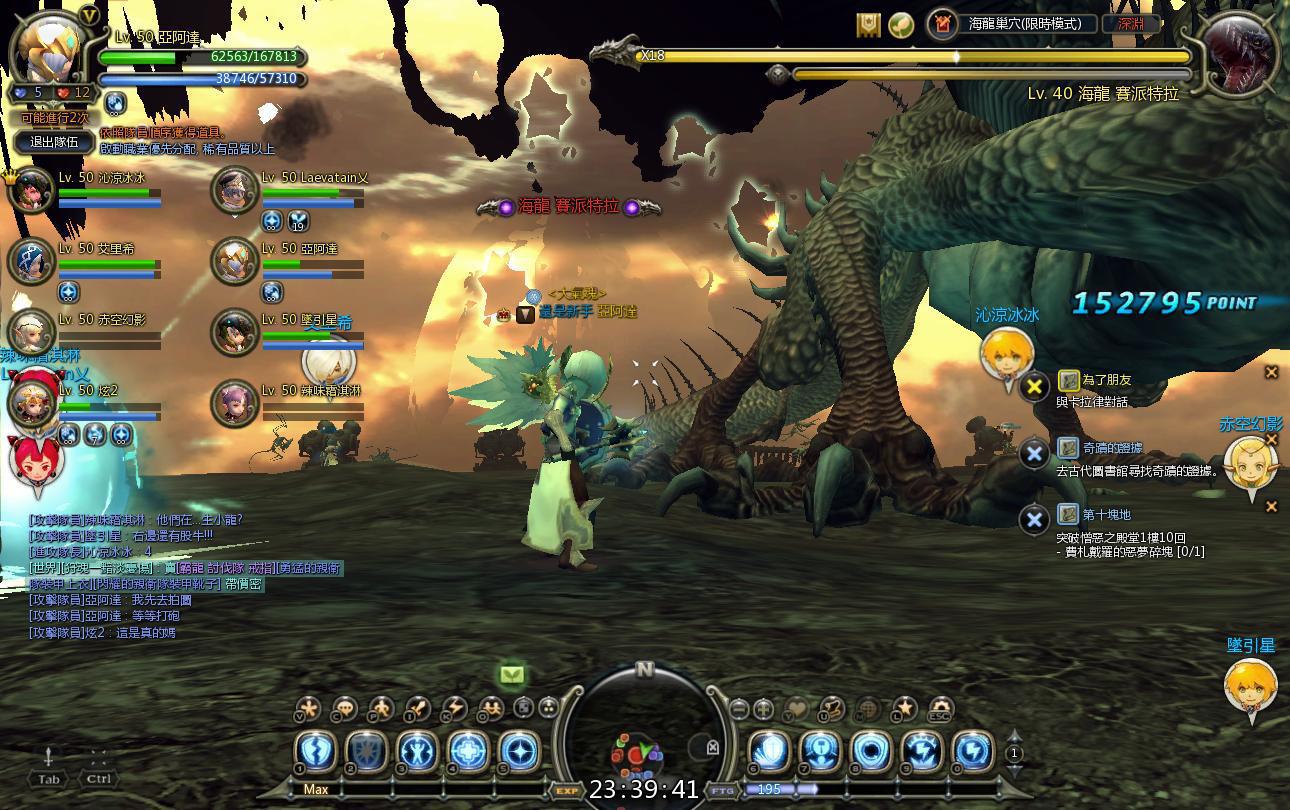Activate the four-point star skill in slot 5
Image resolution: width=1290 pixels, height=810 pixels.
click(518, 752)
